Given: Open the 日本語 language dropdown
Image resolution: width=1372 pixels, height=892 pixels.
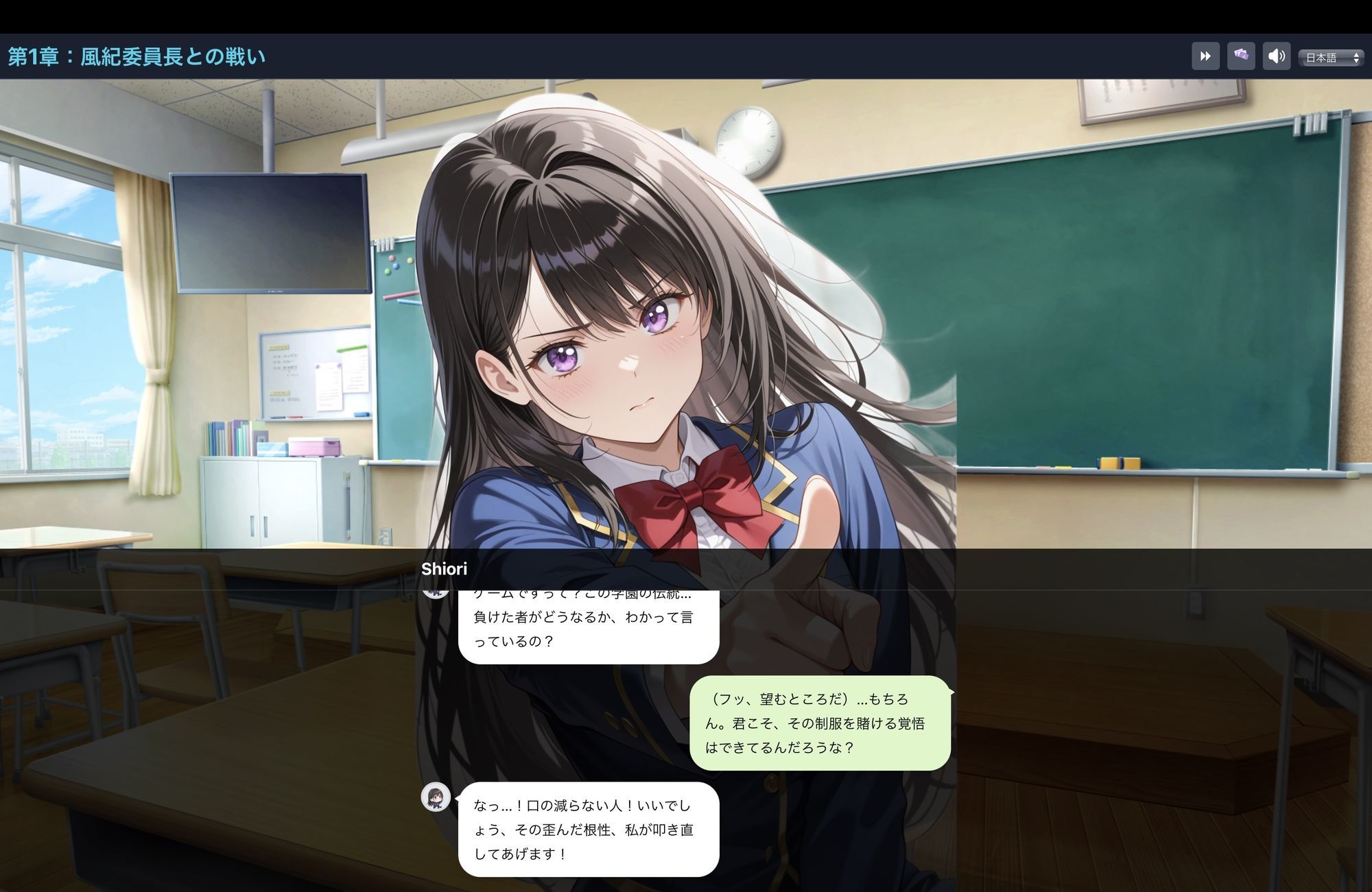Looking at the screenshot, I should [1331, 58].
